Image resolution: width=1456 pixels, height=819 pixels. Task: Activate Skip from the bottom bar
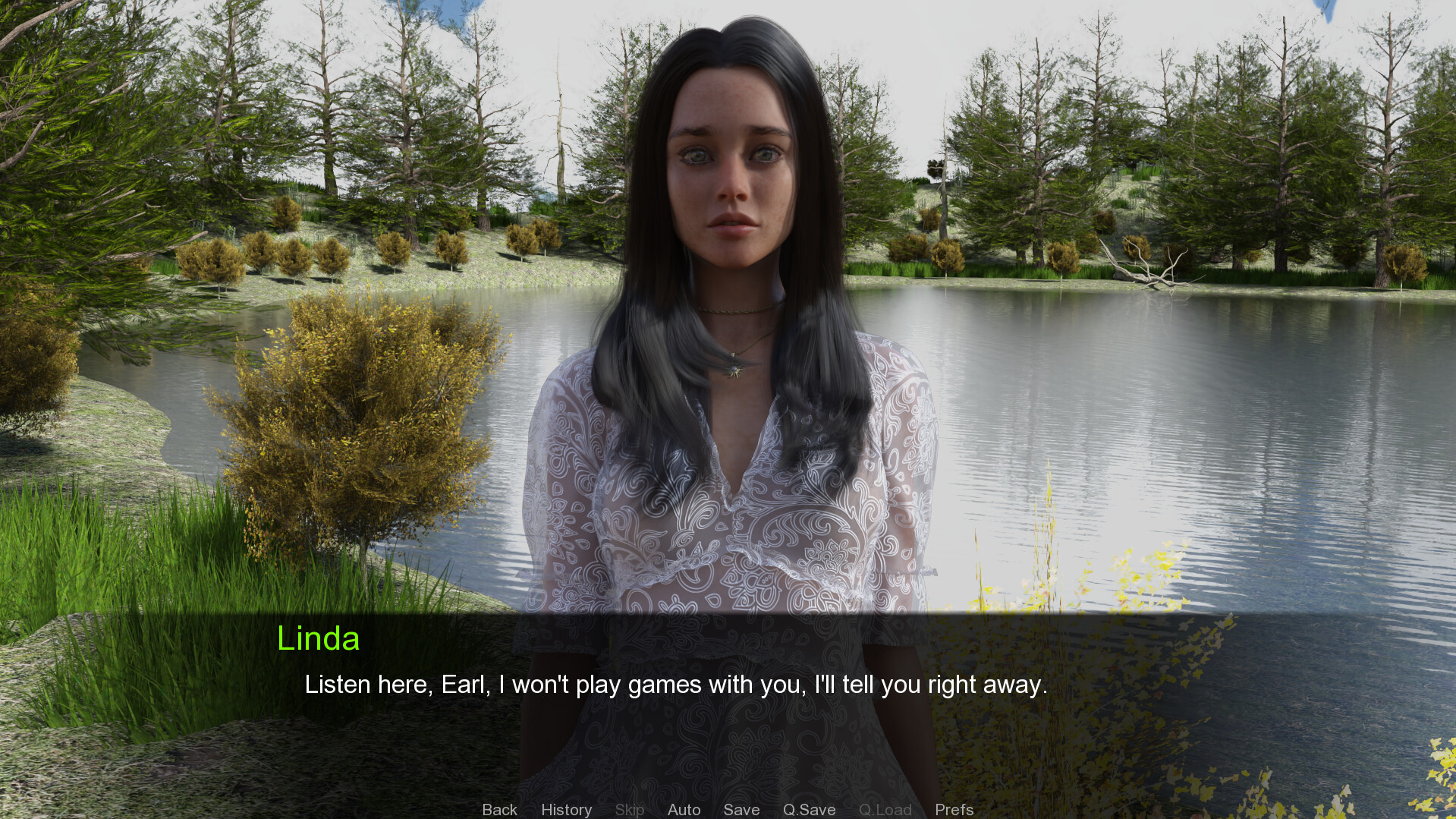coord(629,809)
